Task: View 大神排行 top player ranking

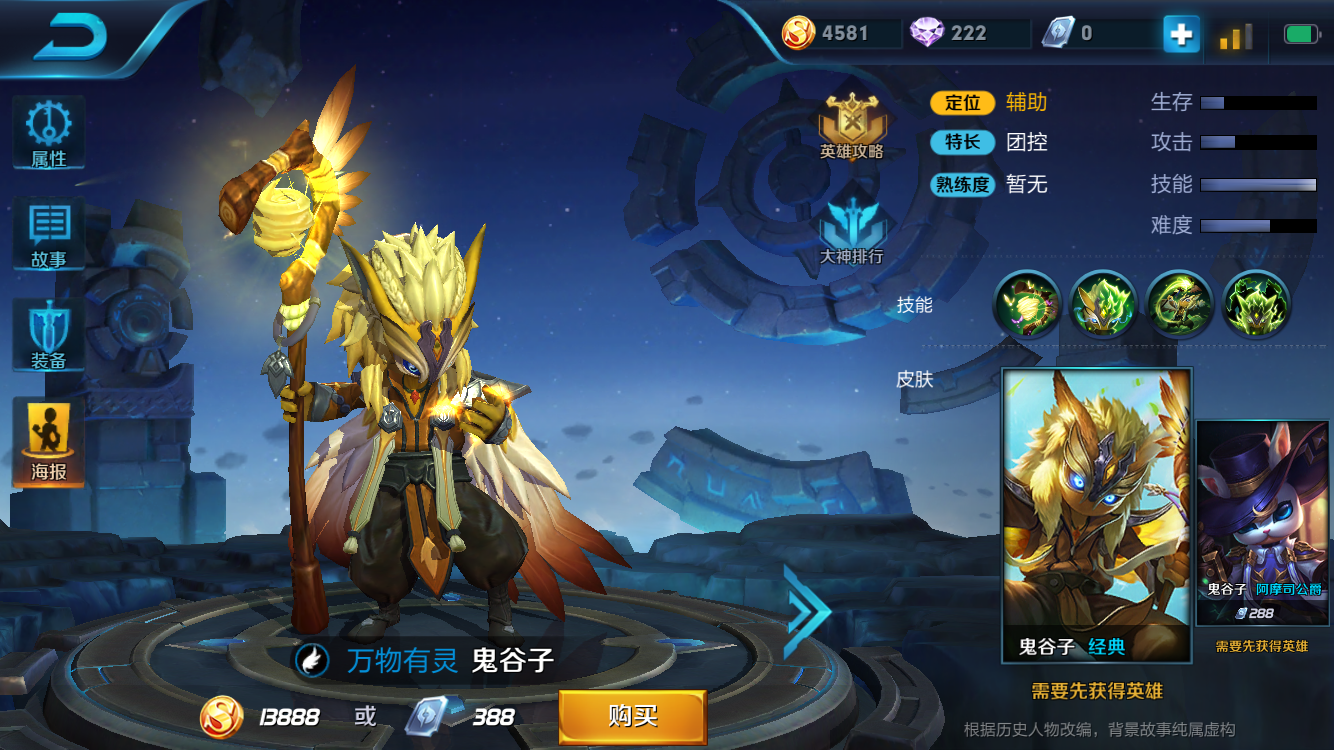Action: point(852,231)
